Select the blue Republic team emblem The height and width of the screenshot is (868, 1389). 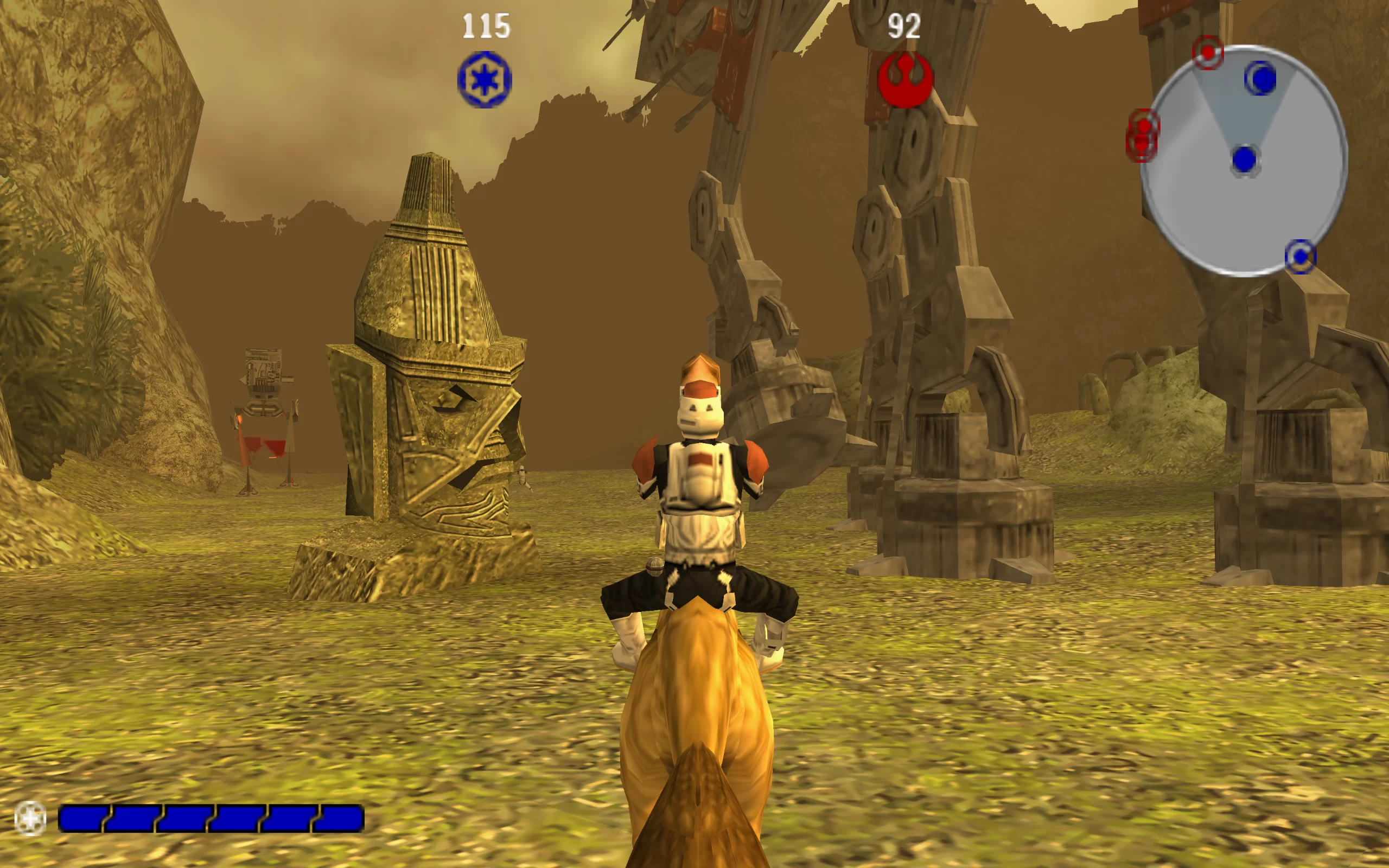485,80
